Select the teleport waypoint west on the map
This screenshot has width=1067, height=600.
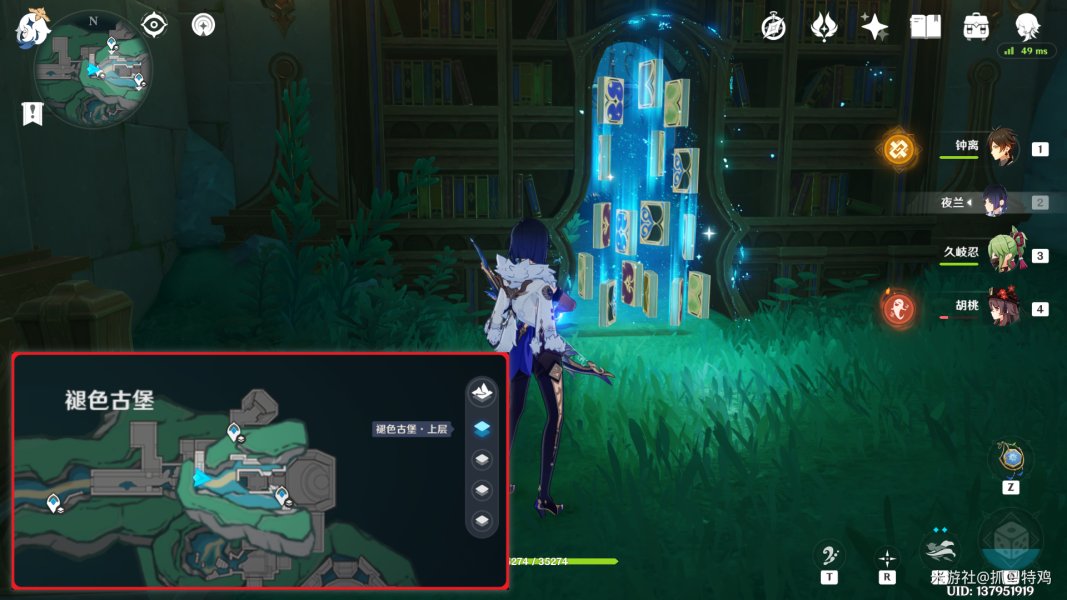(53, 504)
